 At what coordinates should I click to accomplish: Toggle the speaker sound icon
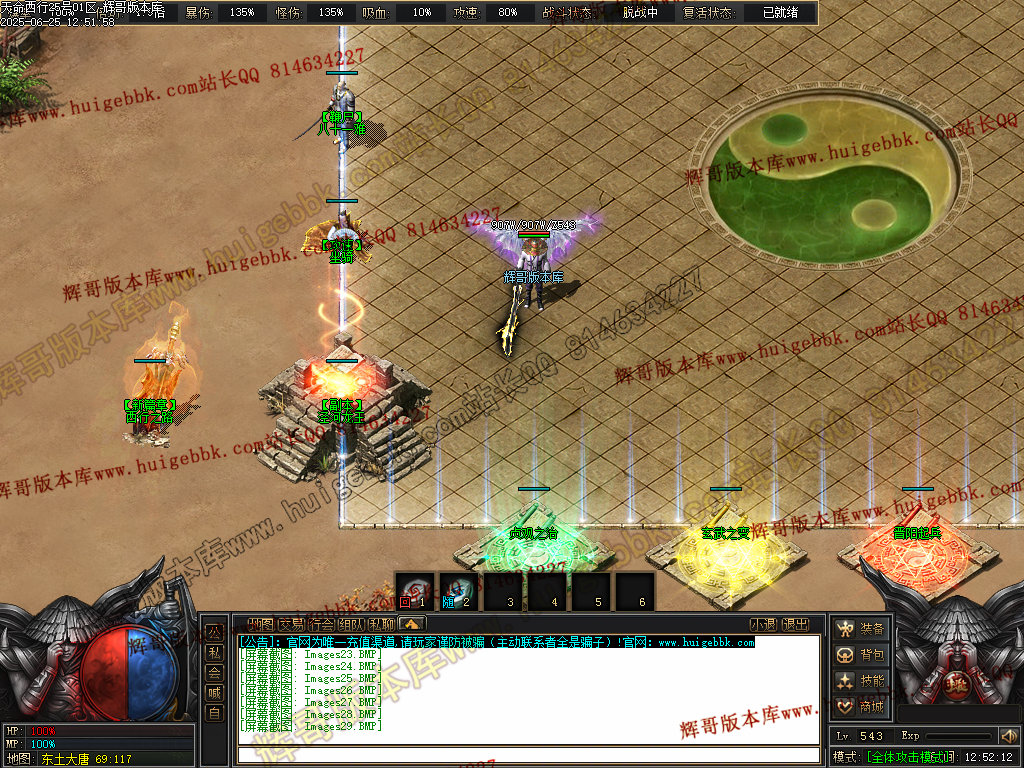[x=1008, y=736]
